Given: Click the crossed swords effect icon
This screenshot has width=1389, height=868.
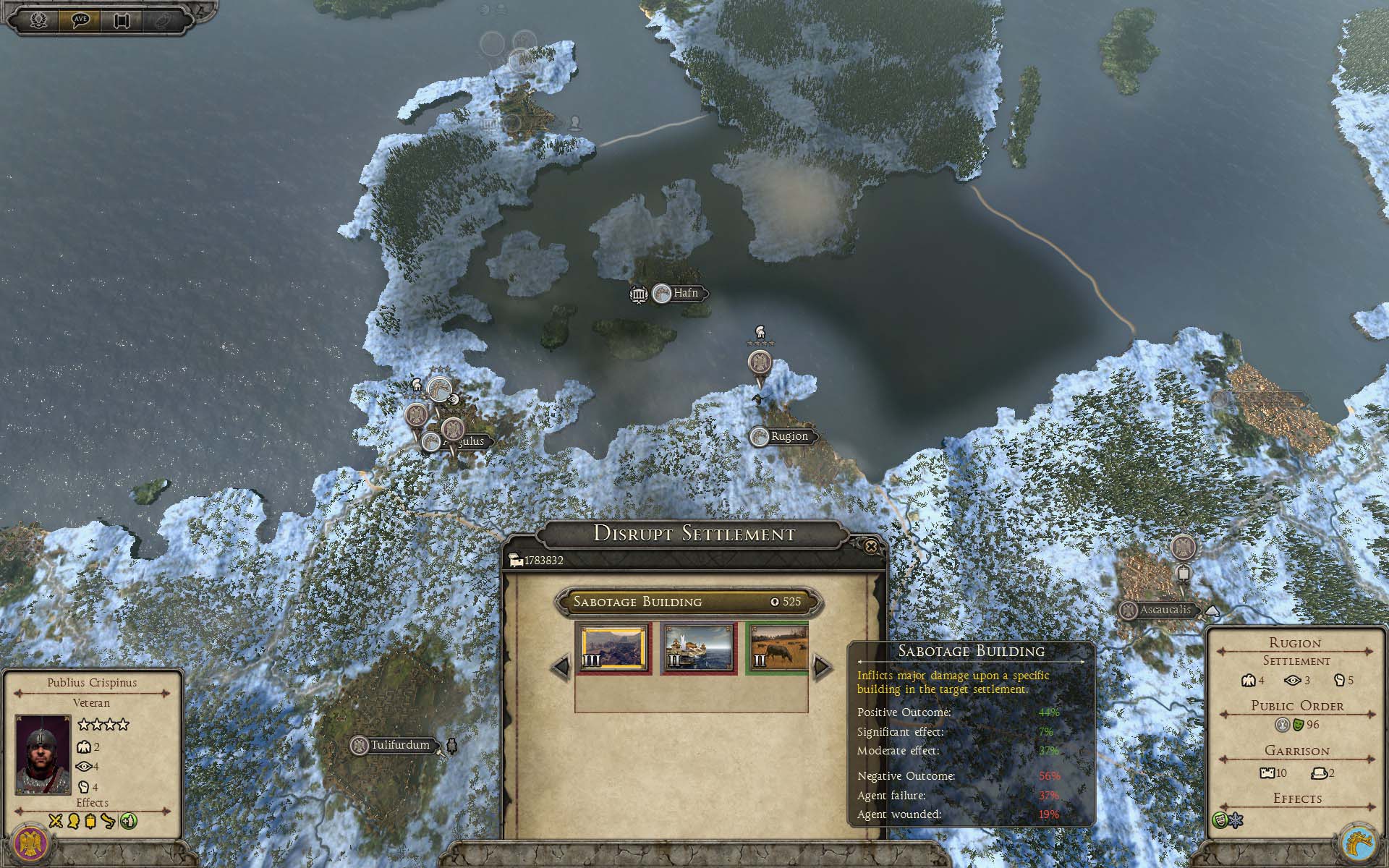Looking at the screenshot, I should (56, 821).
